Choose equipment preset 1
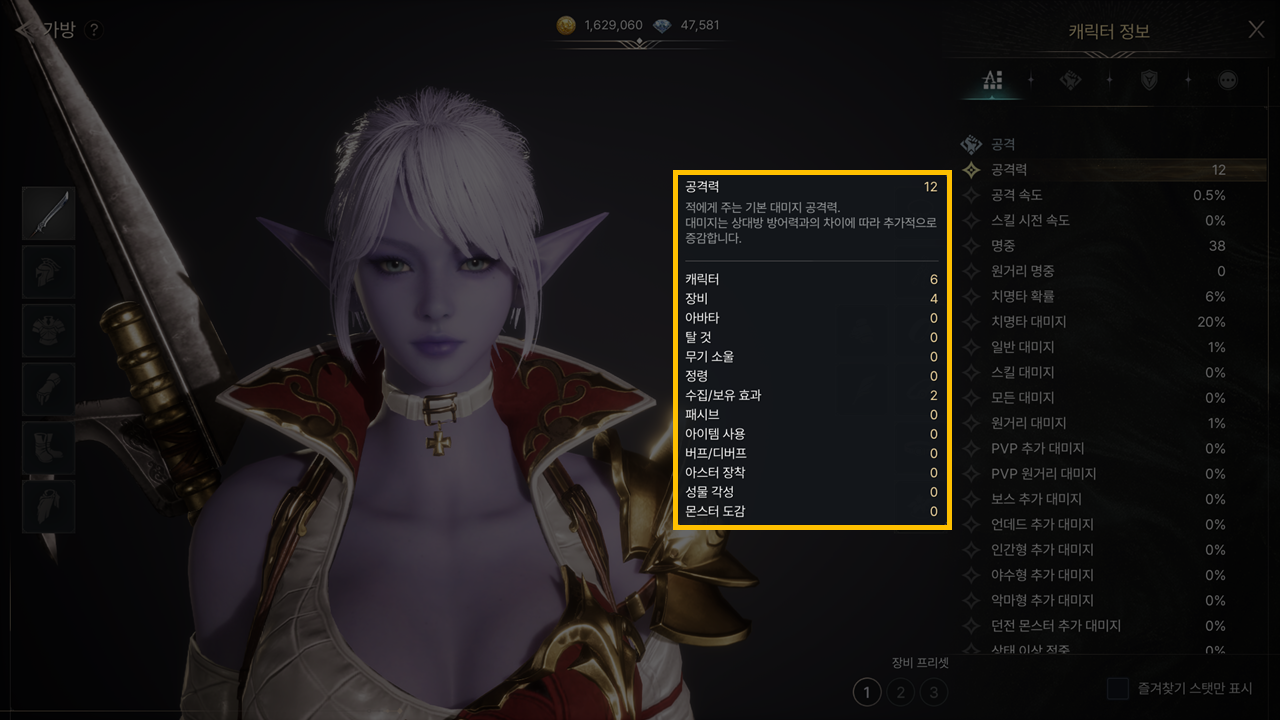 [x=867, y=691]
